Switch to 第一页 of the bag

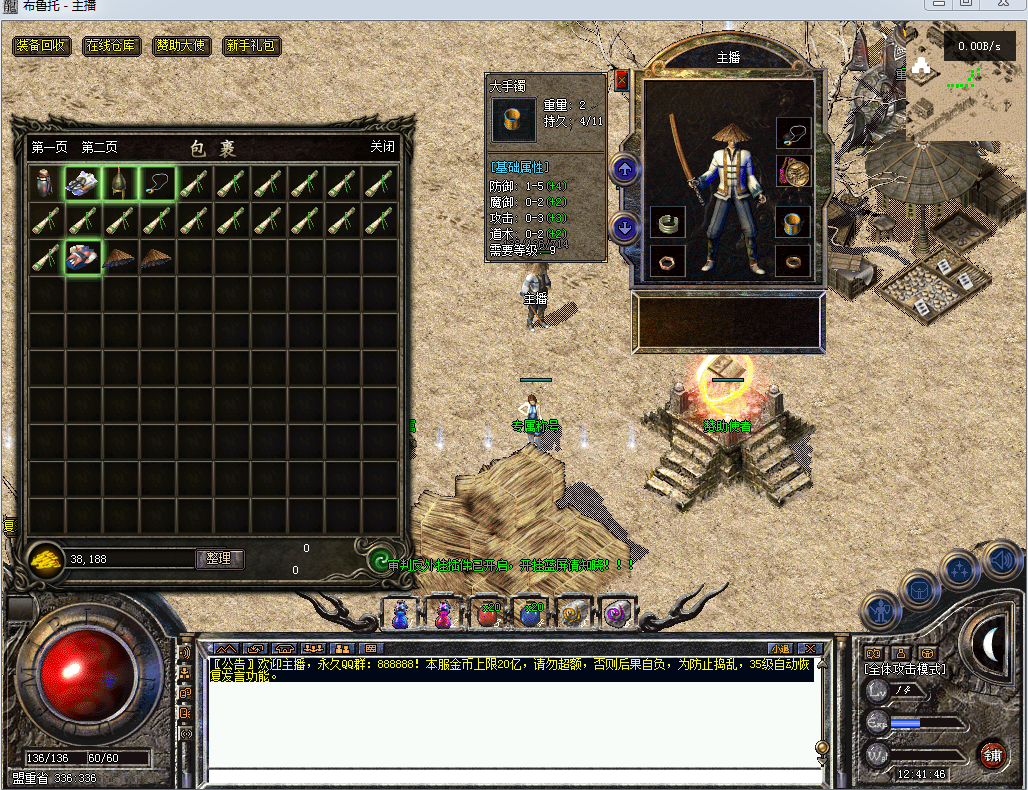49,147
